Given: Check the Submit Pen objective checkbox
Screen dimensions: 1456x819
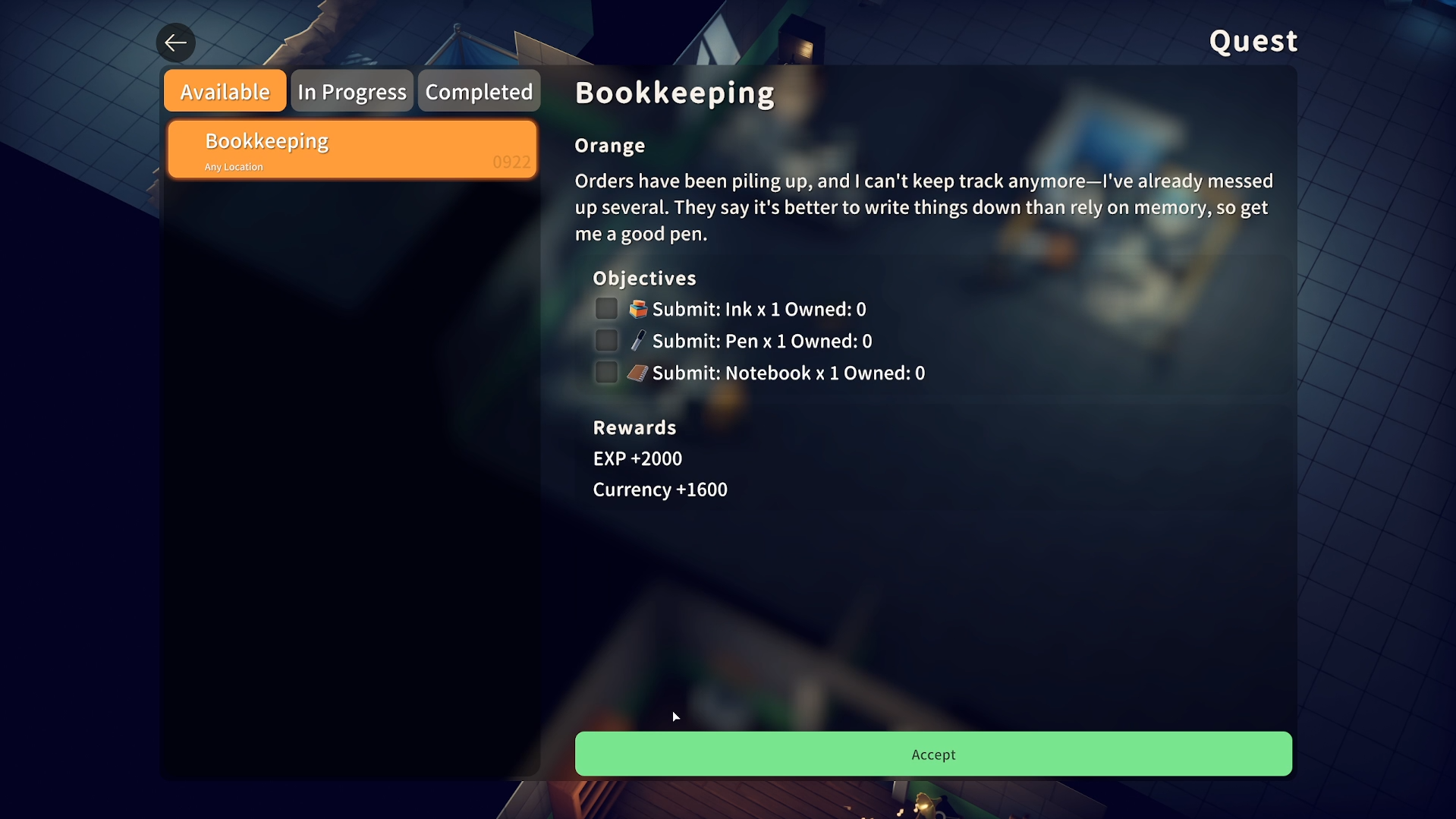Looking at the screenshot, I should [x=605, y=340].
